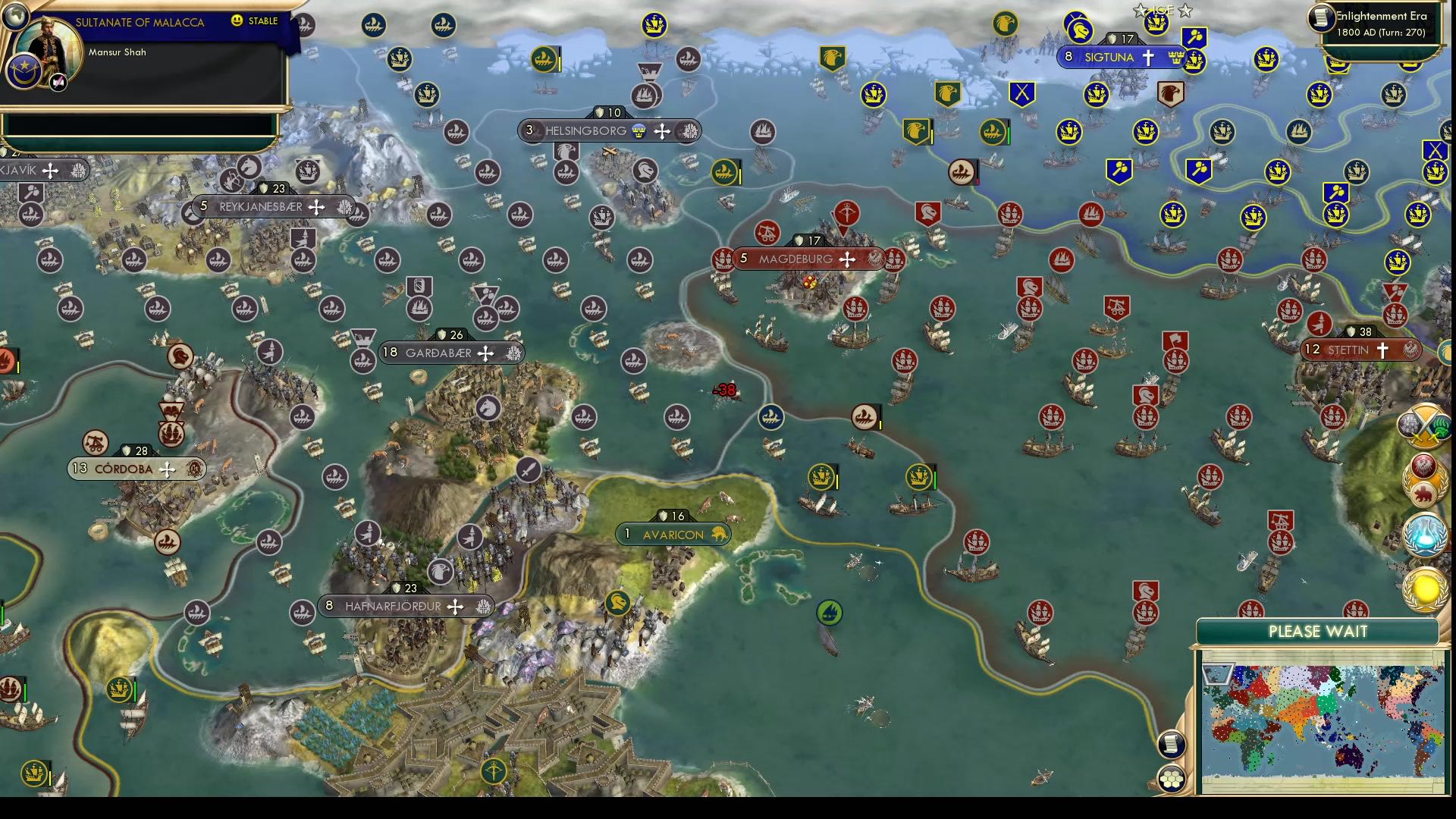This screenshot has width=1456, height=819.
Task: Expand the Córdoba city banner
Action: 136,469
